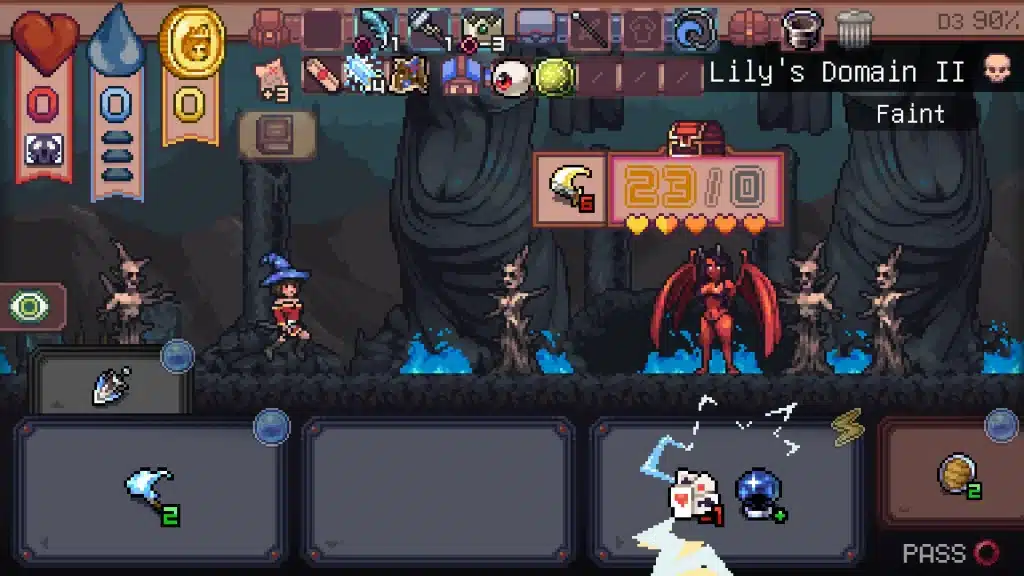Open the trash can in the top bar
Screen dimensions: 1024x576
[854, 29]
